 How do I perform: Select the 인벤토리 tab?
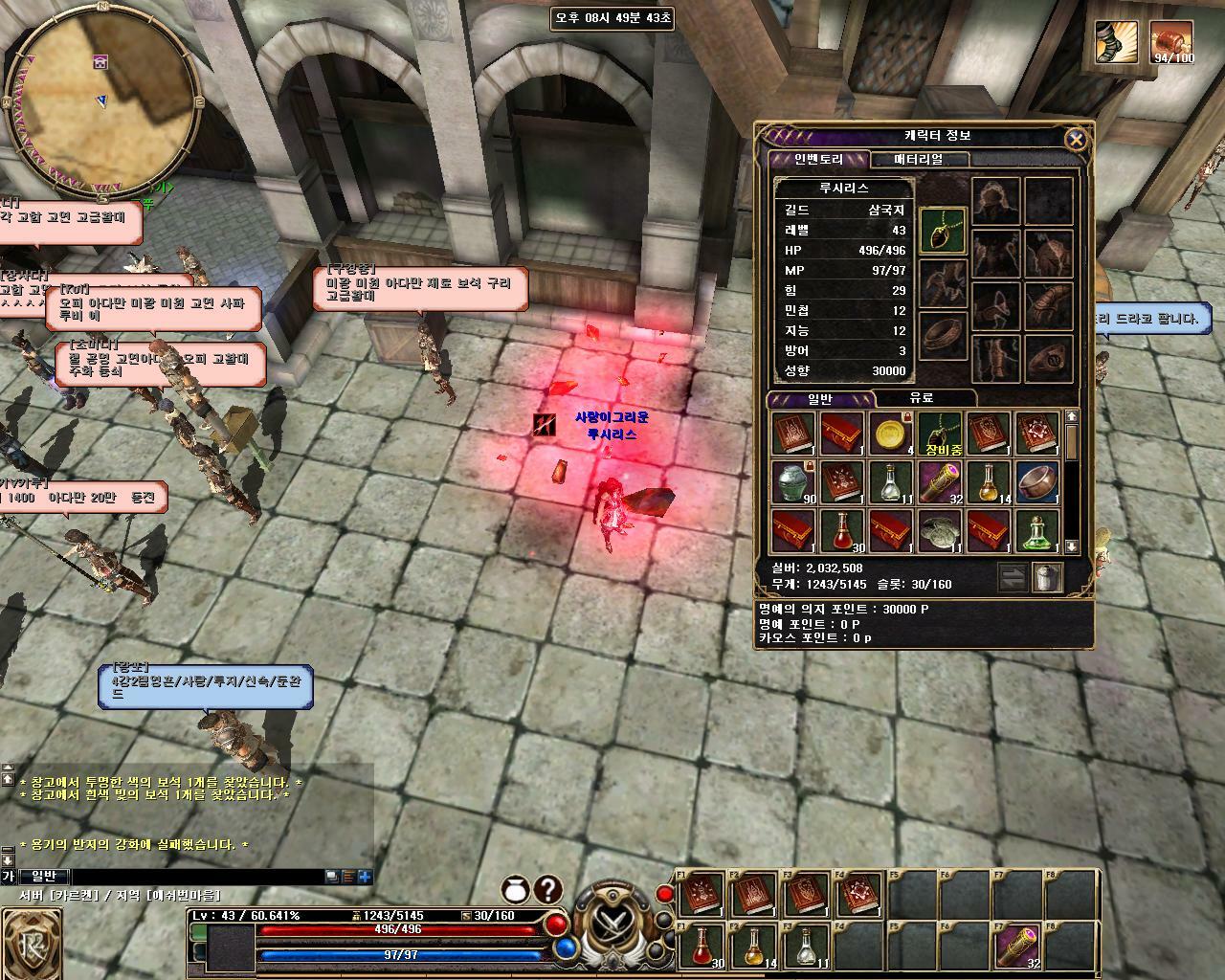[x=818, y=160]
